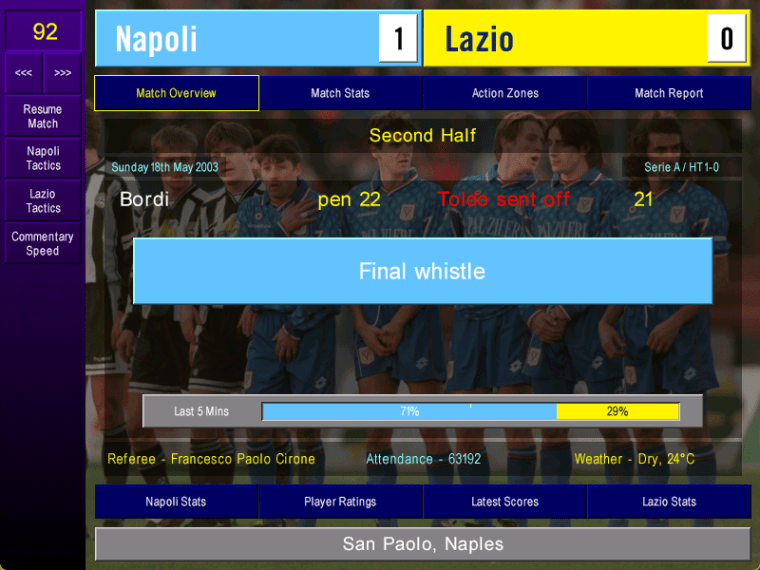Switch to the Match Overview tab

click(x=176, y=93)
